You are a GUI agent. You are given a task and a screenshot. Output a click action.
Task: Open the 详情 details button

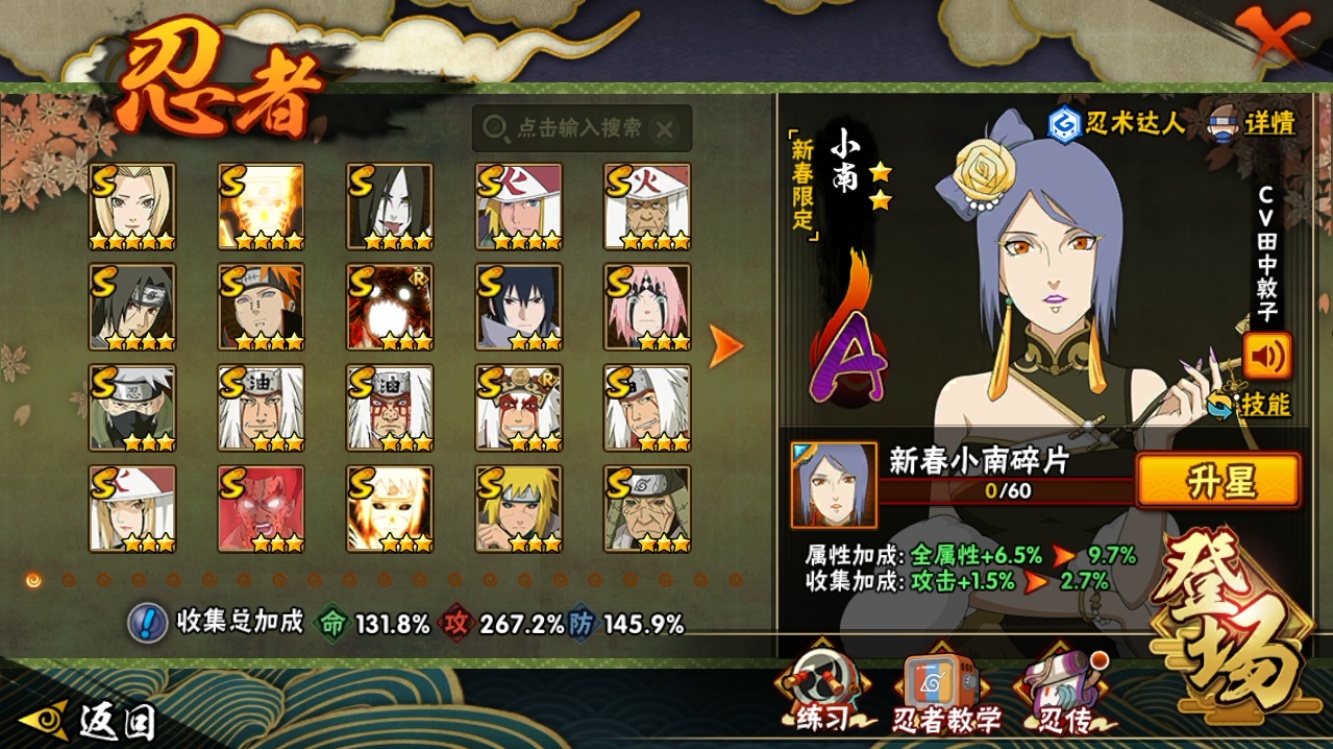1254,123
